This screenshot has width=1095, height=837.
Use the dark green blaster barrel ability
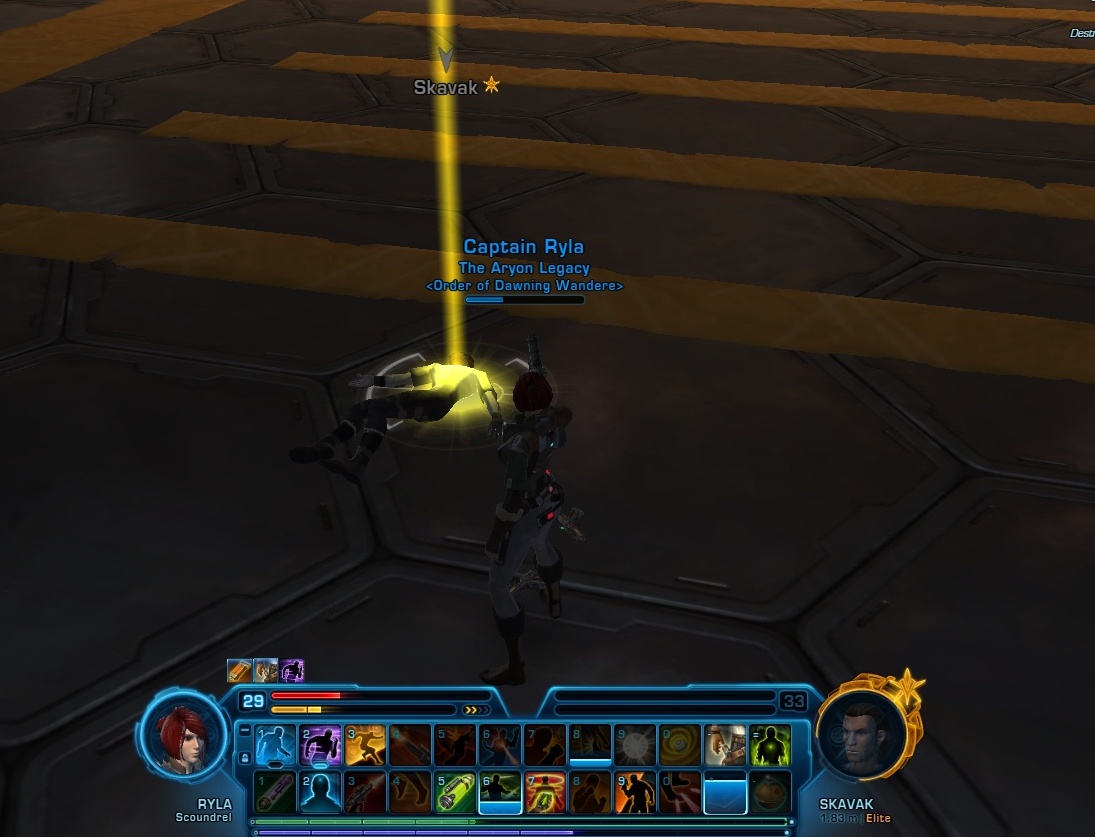tap(275, 792)
